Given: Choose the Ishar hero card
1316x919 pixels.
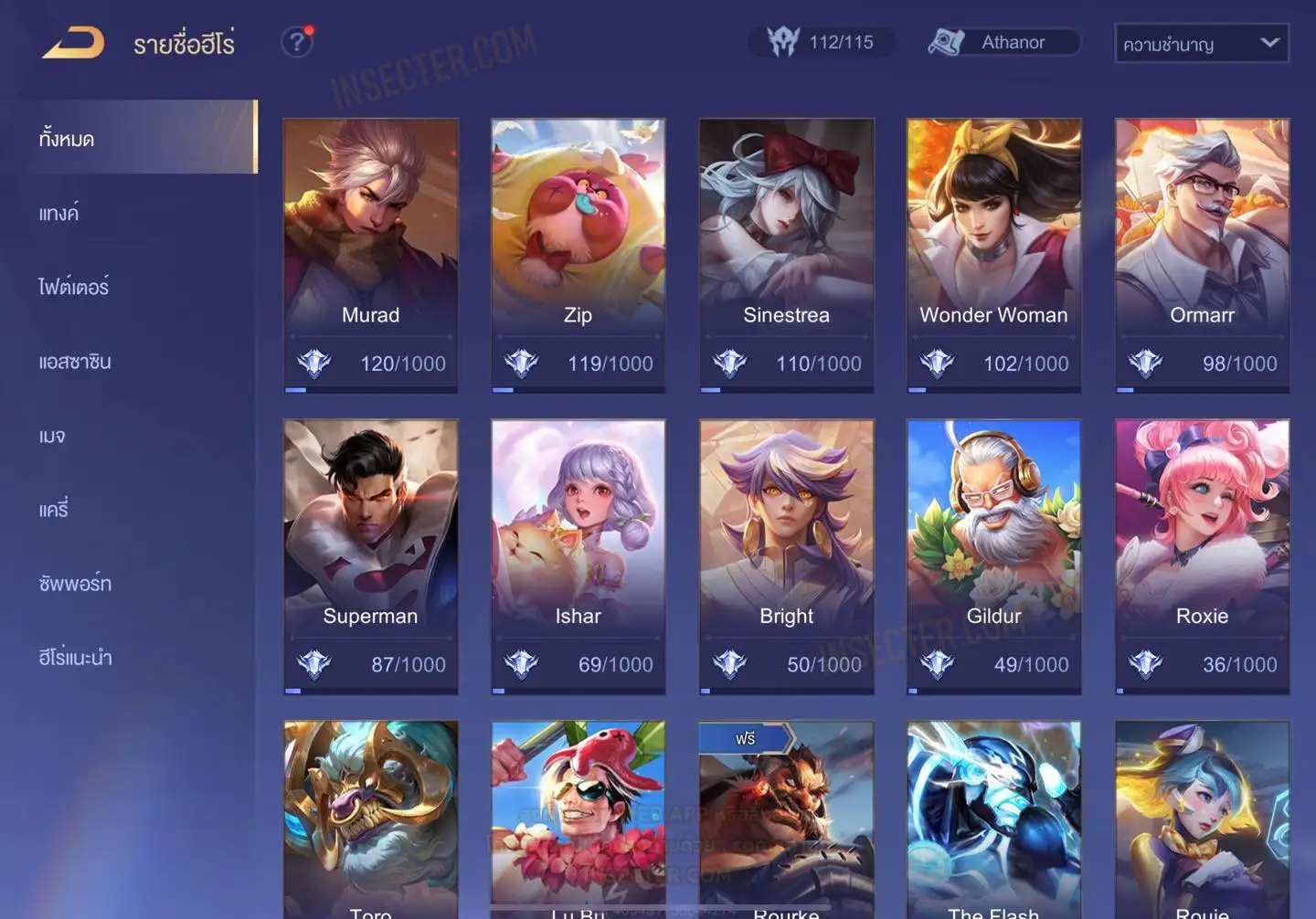Looking at the screenshot, I should 578,556.
